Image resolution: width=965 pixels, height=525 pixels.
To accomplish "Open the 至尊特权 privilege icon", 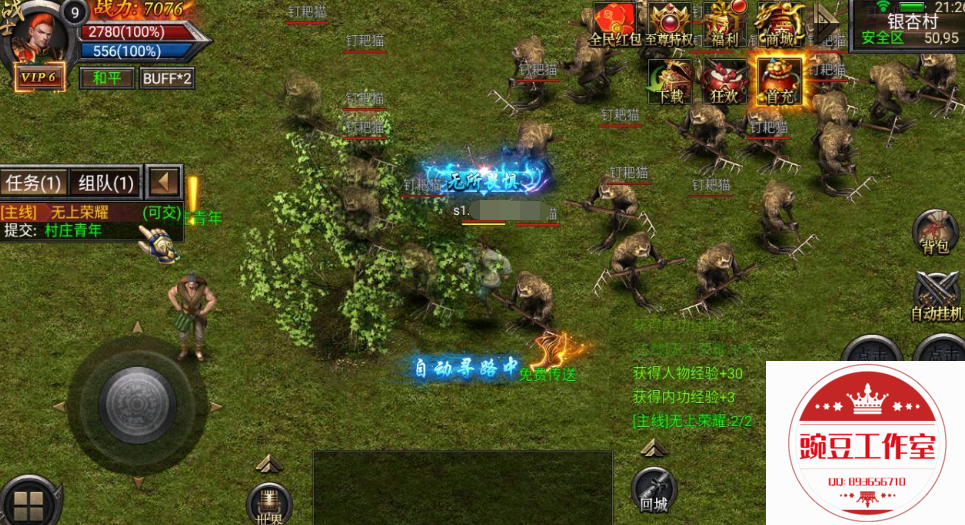I will (x=669, y=24).
